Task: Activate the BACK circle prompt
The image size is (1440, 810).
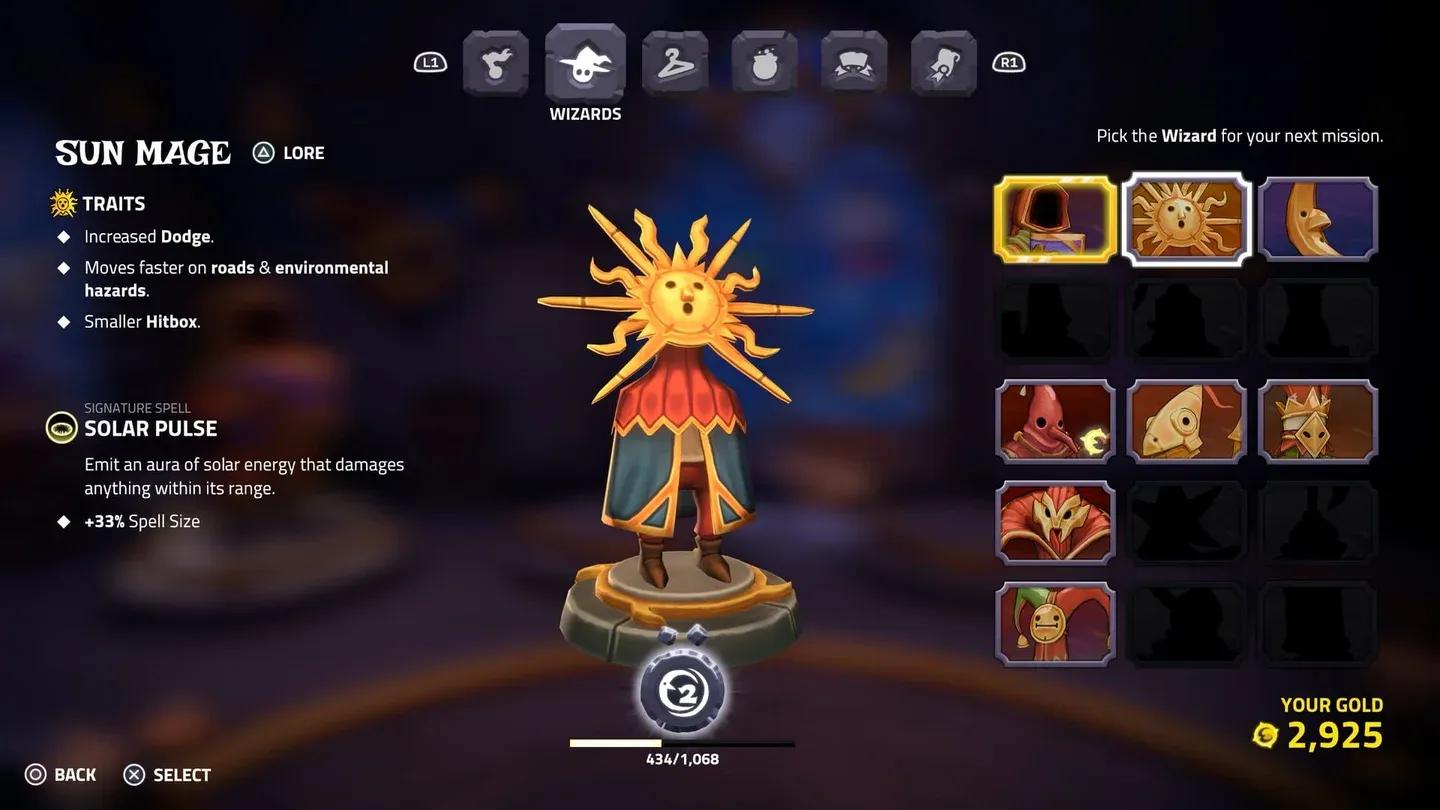Action: click(62, 775)
